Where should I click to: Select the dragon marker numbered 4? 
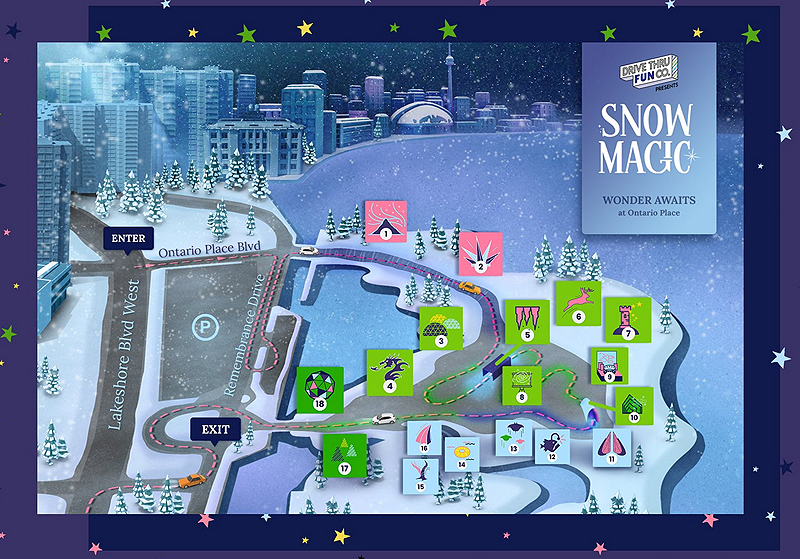(x=390, y=370)
